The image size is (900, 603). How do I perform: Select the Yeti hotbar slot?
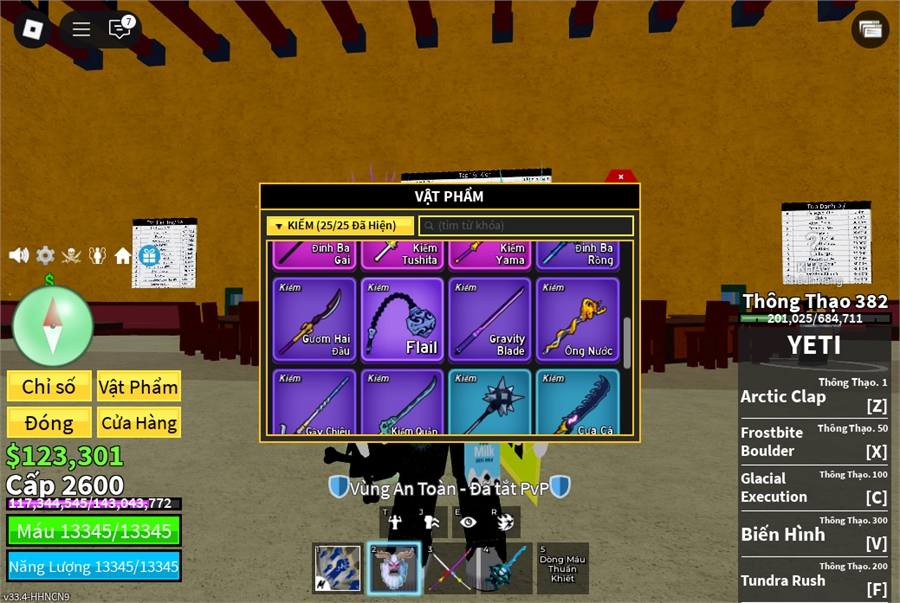tap(393, 568)
